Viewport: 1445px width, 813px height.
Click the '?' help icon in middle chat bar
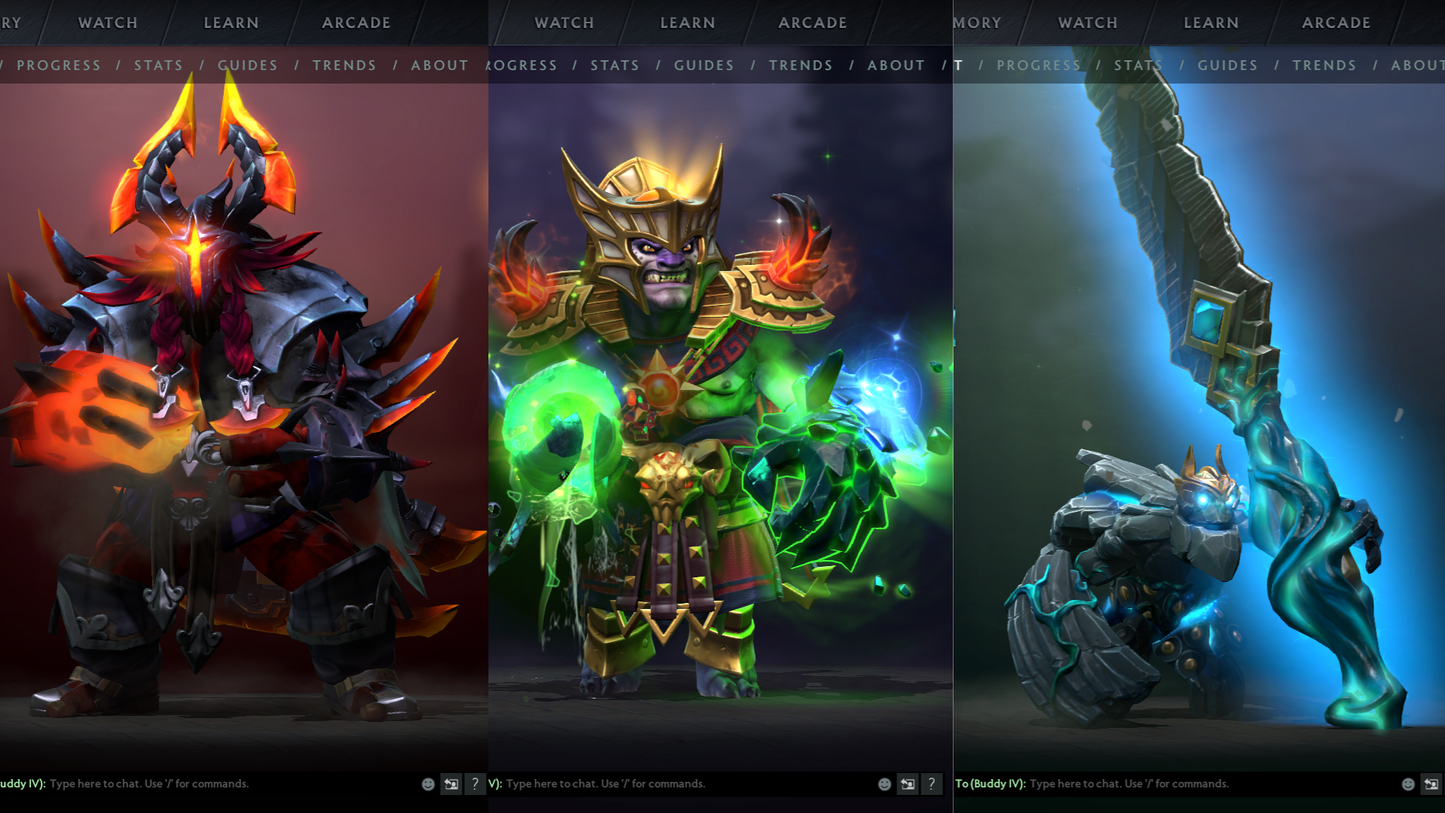point(930,784)
